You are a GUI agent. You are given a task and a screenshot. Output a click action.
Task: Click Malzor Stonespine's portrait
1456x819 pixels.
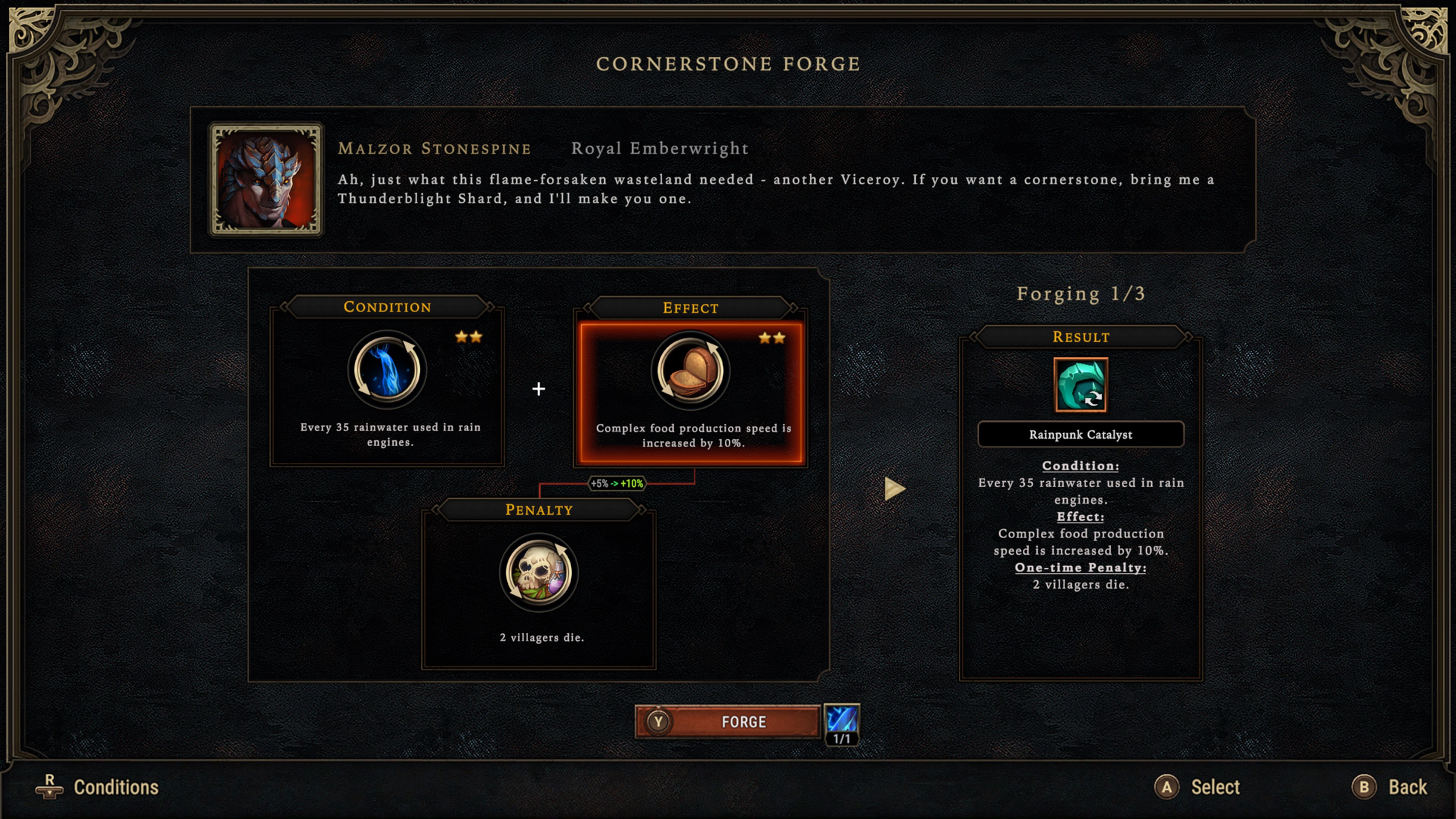pyautogui.click(x=266, y=179)
